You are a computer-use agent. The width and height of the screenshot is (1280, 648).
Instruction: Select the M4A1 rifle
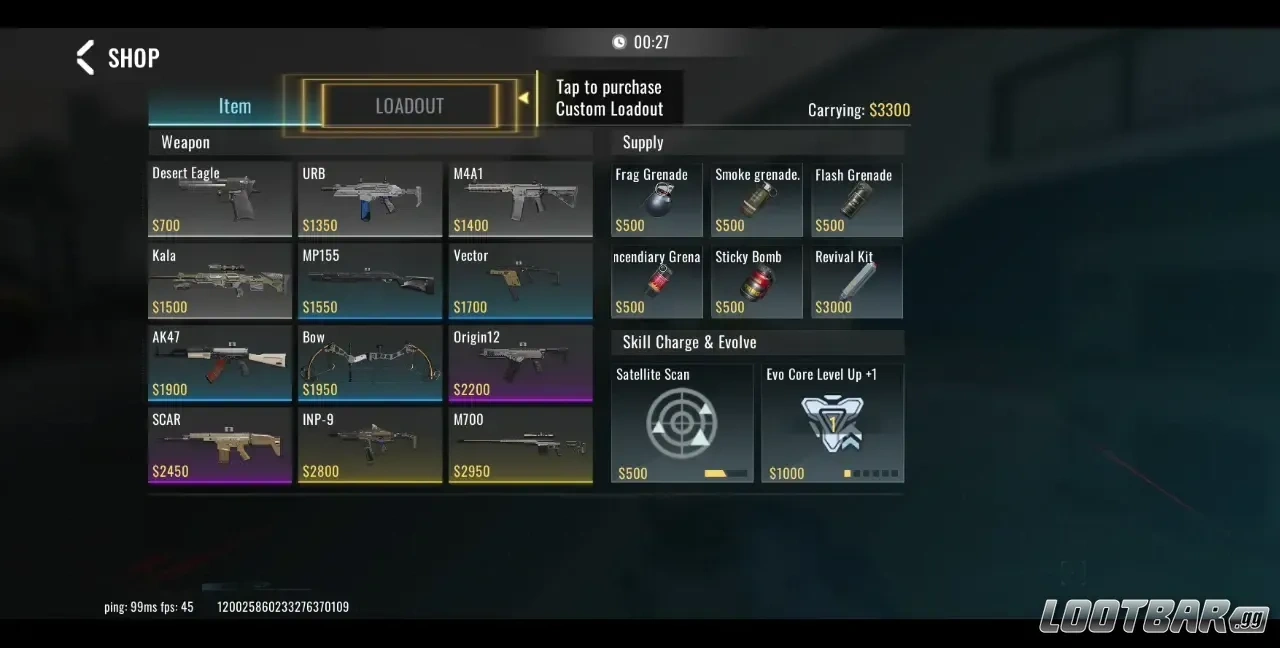click(520, 200)
